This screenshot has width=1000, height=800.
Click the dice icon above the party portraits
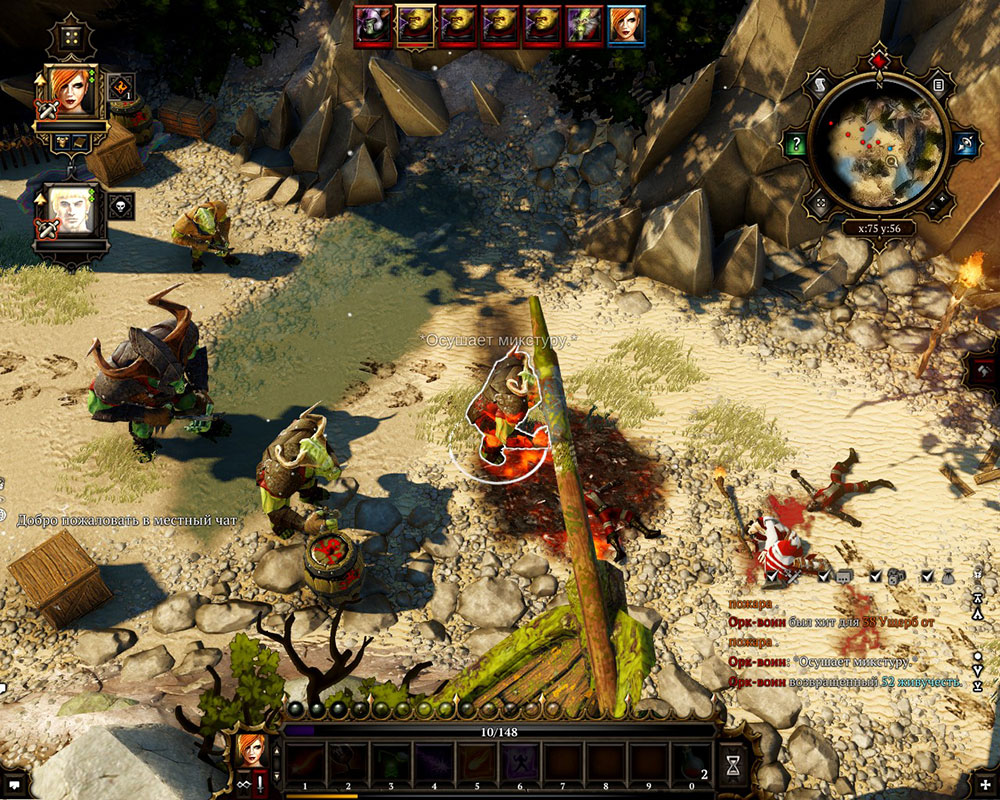tap(72, 38)
